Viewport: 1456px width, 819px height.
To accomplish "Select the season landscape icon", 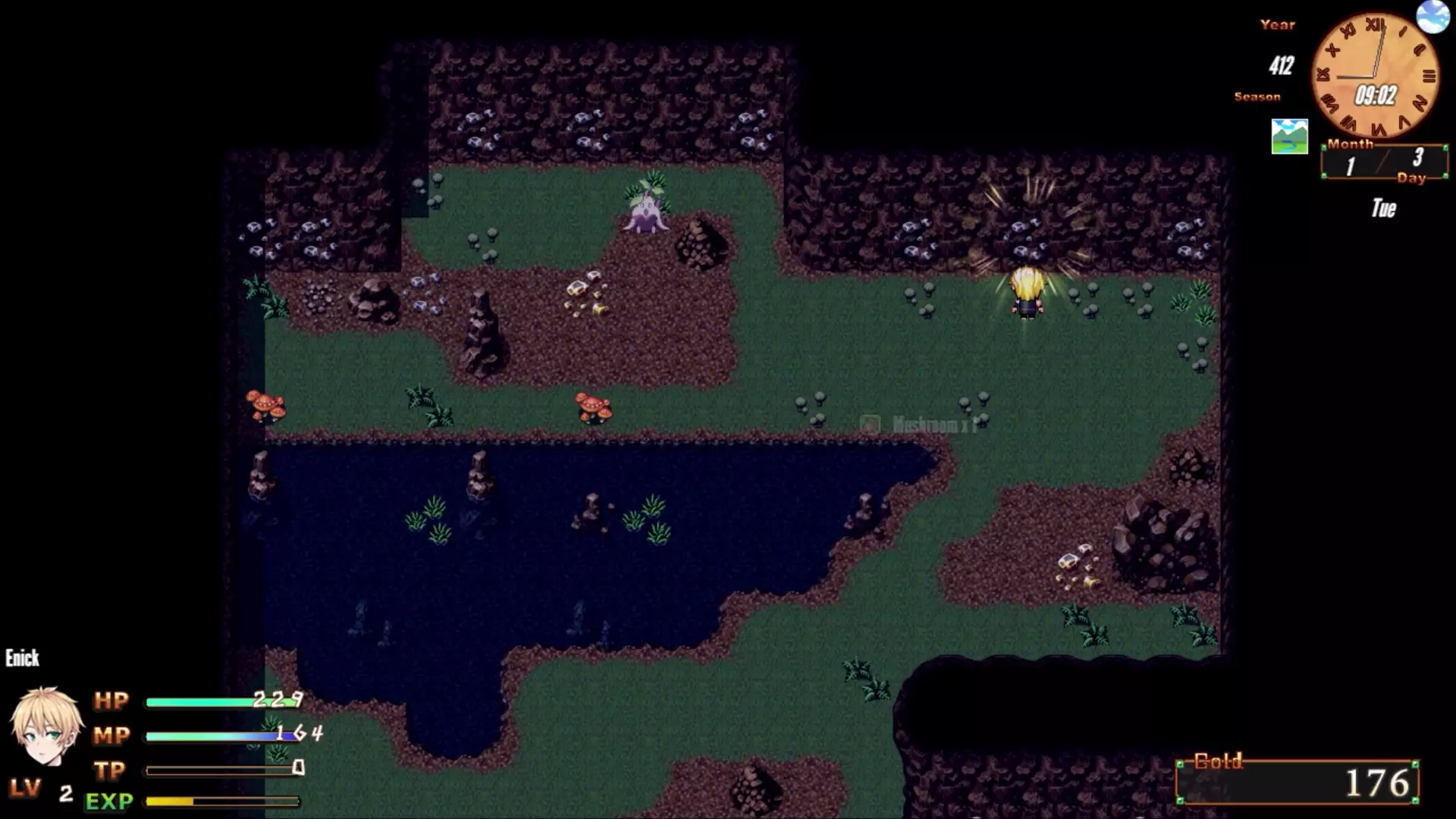I will point(1289,136).
